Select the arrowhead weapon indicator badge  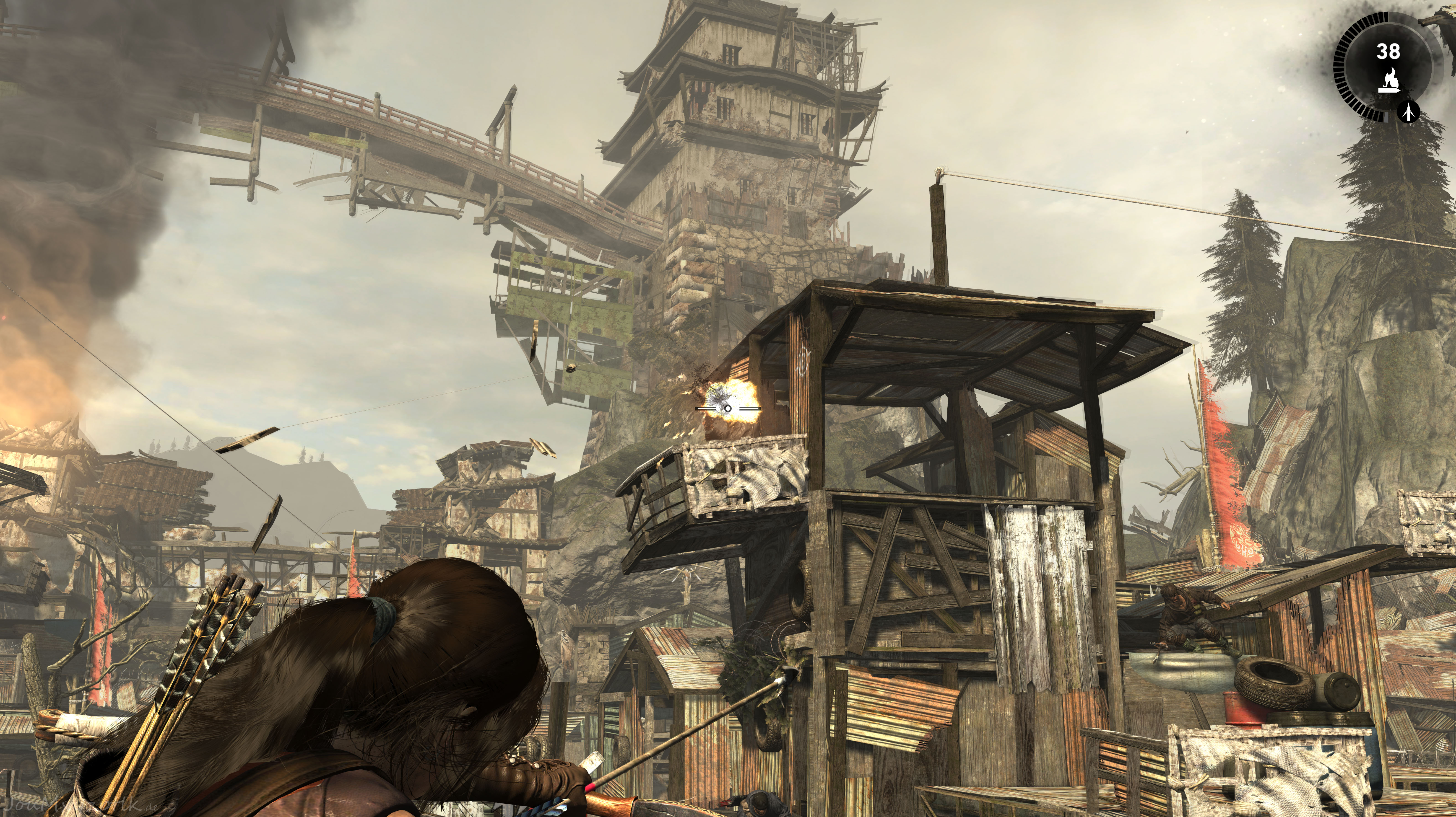pos(1409,111)
